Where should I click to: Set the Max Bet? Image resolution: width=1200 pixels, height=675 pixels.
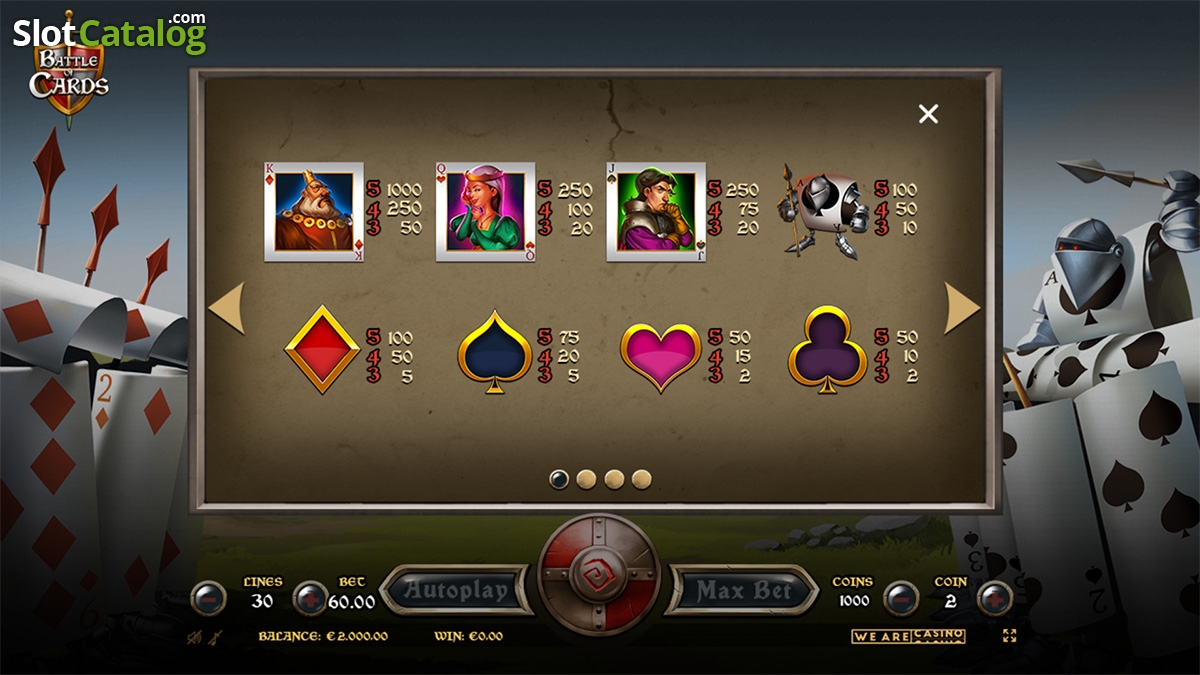(742, 590)
